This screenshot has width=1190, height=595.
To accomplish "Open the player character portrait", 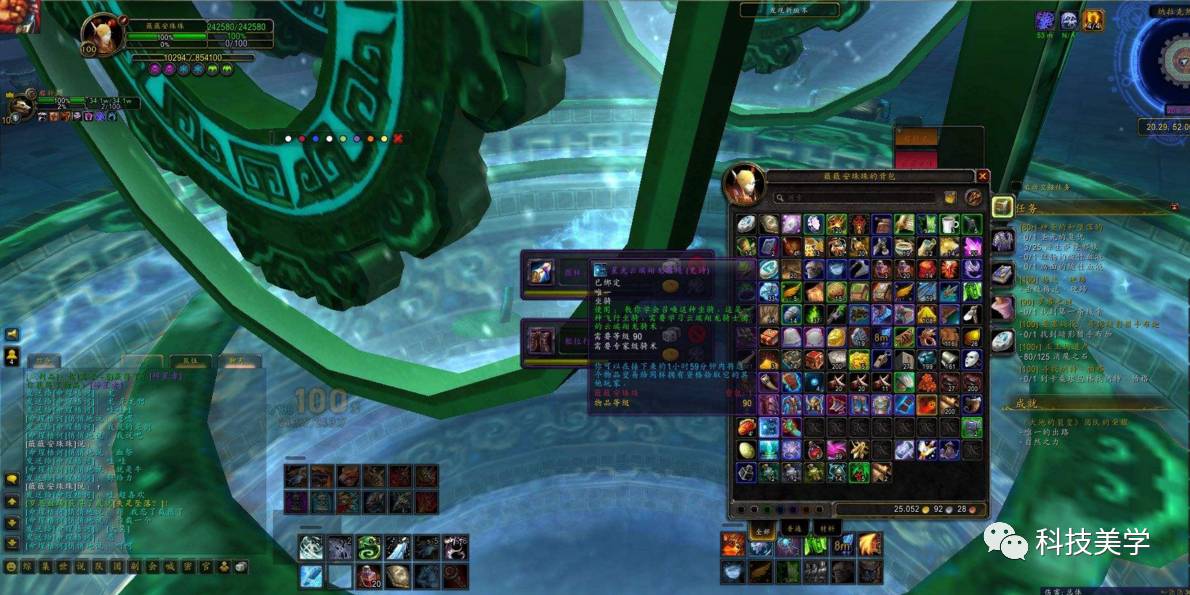I will [101, 35].
